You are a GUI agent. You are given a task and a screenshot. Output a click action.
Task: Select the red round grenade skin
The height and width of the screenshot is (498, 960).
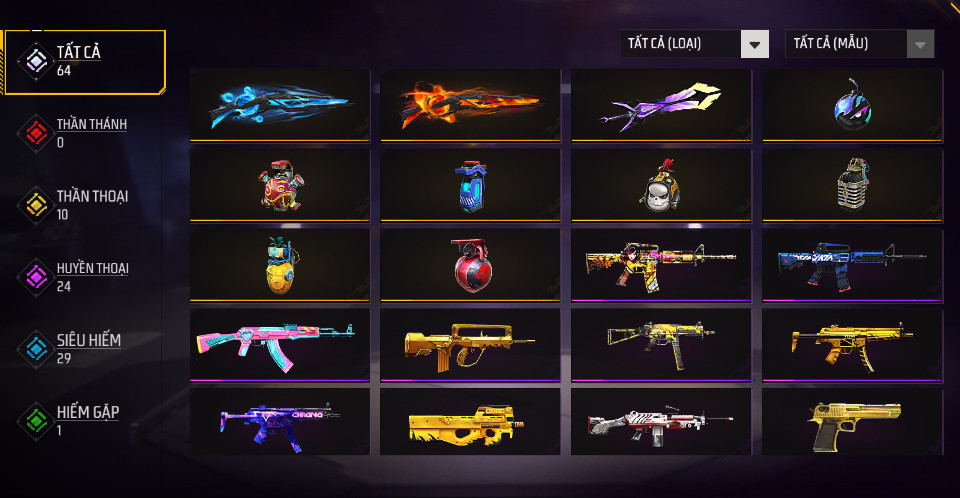(x=470, y=264)
